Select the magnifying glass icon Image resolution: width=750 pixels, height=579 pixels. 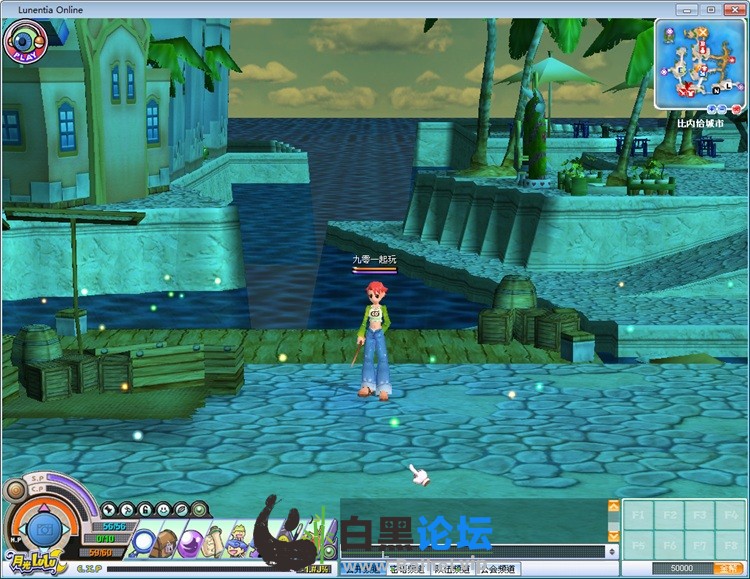pos(145,544)
